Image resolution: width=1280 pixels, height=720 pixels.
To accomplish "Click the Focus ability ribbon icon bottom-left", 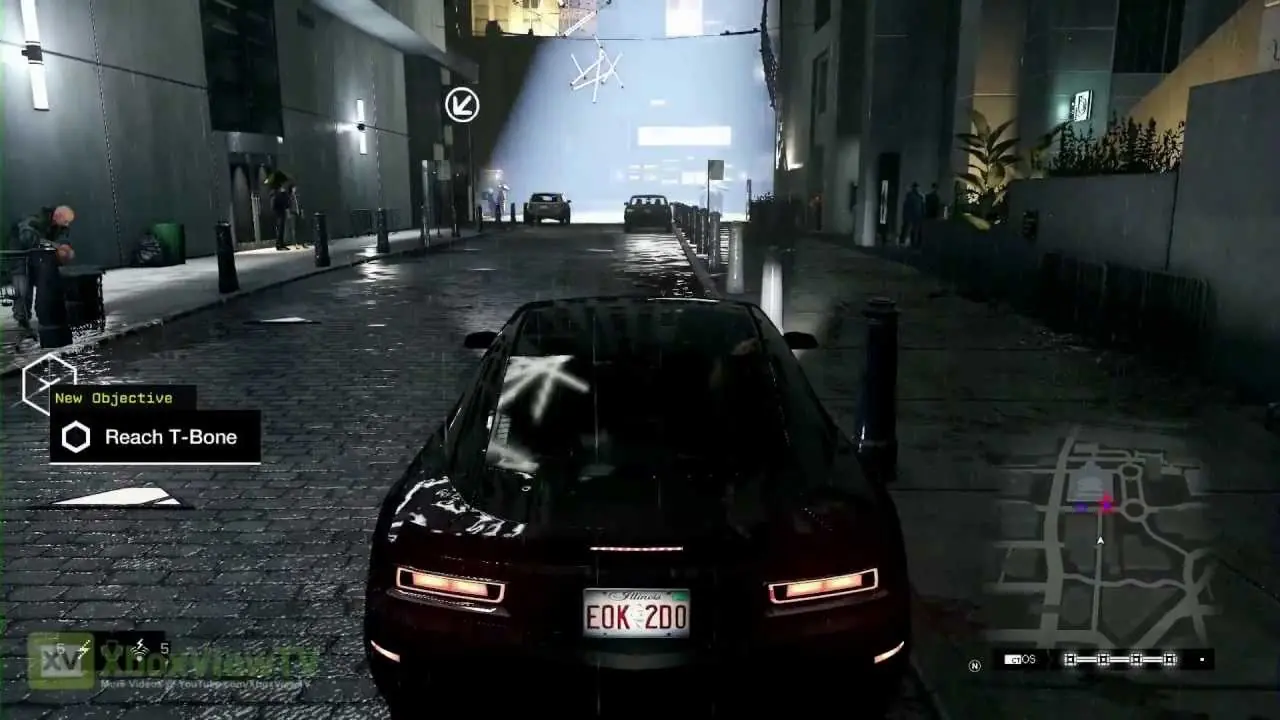I will point(112,655).
